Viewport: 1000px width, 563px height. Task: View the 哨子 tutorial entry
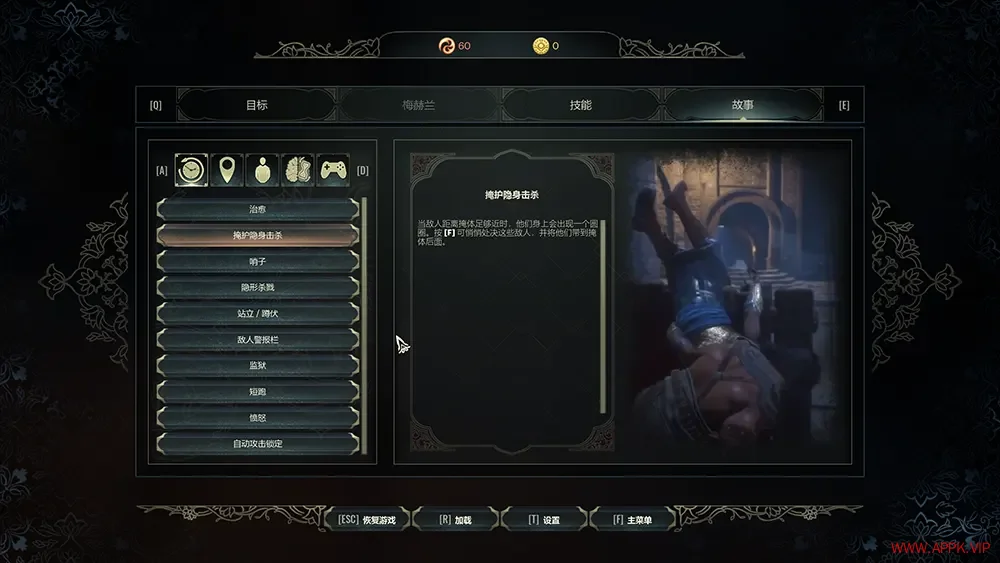tap(257, 261)
